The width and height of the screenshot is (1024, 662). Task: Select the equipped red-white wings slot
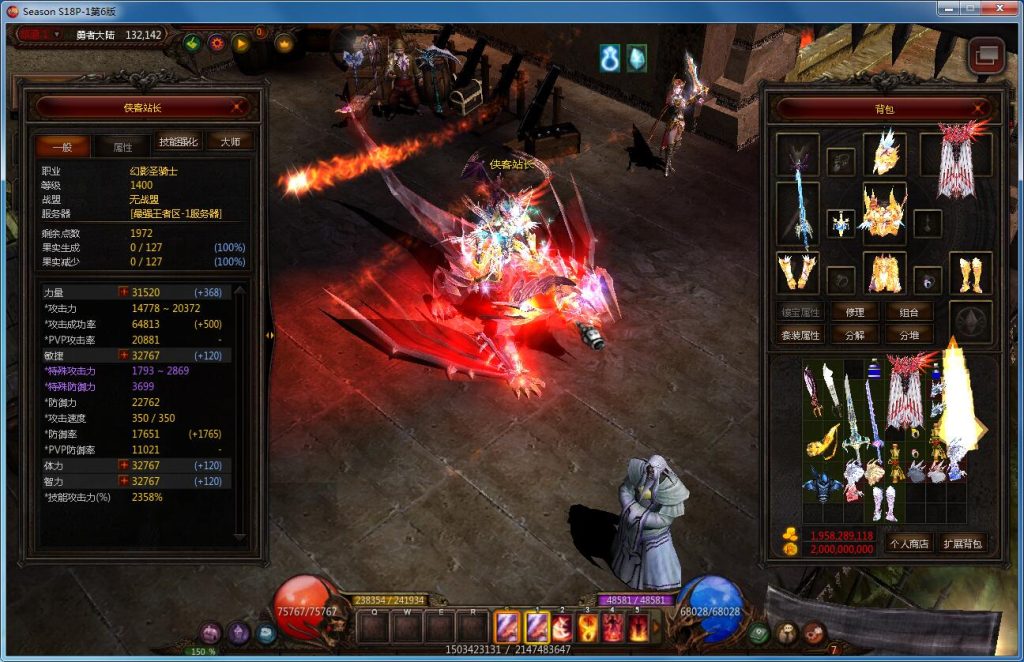955,163
